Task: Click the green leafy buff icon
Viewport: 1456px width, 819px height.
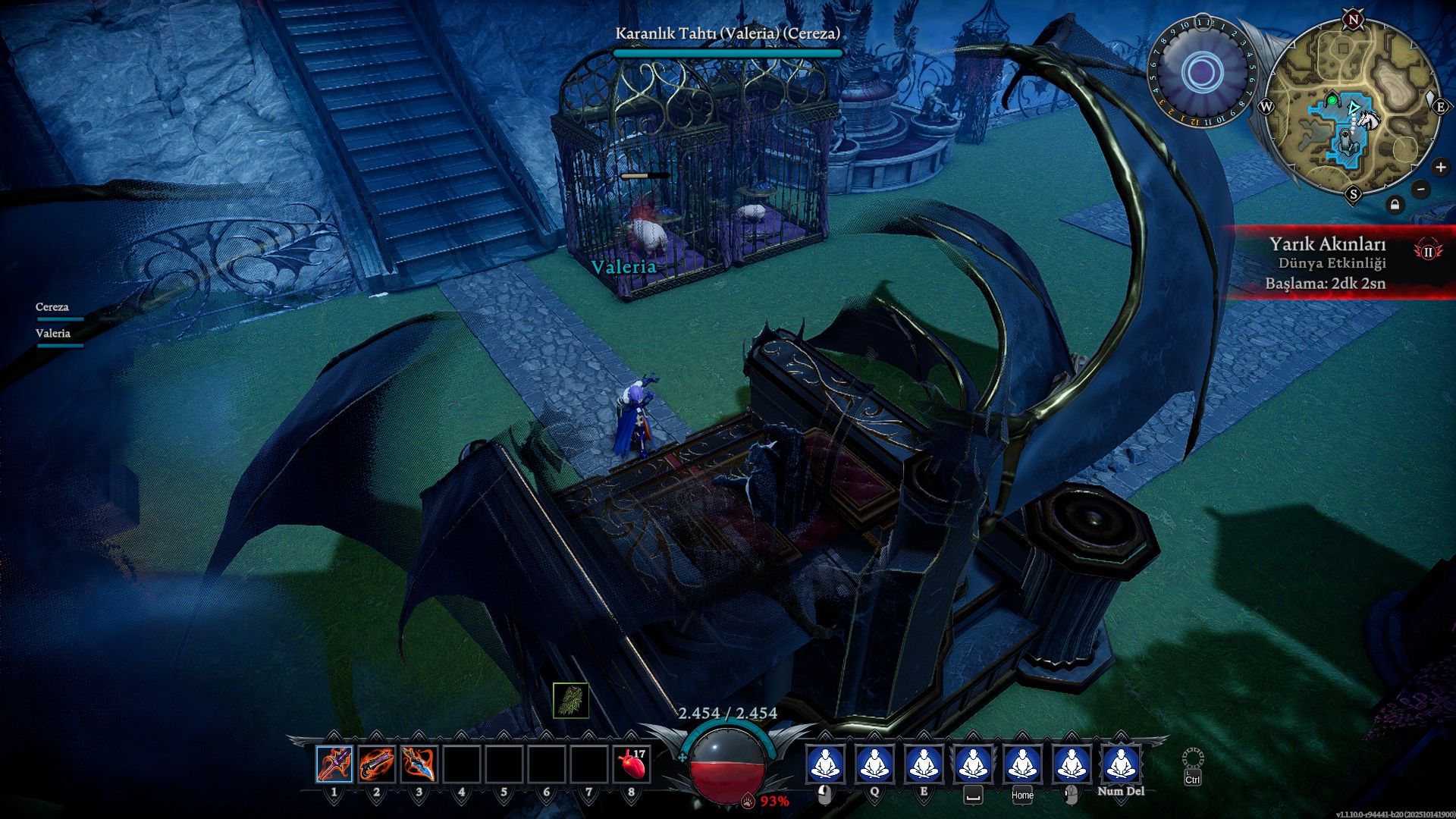Action: (x=571, y=700)
